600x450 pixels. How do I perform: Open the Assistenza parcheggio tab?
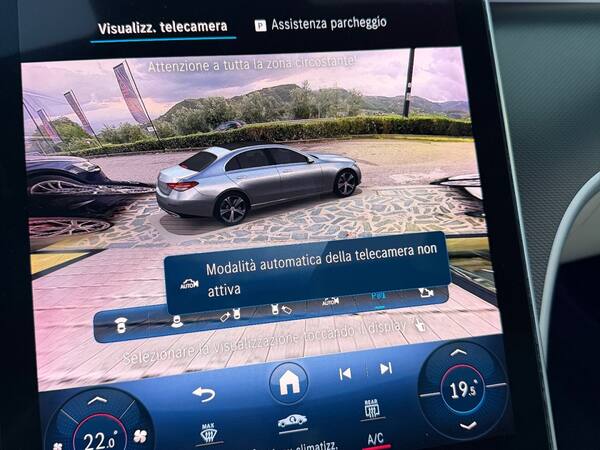319,23
